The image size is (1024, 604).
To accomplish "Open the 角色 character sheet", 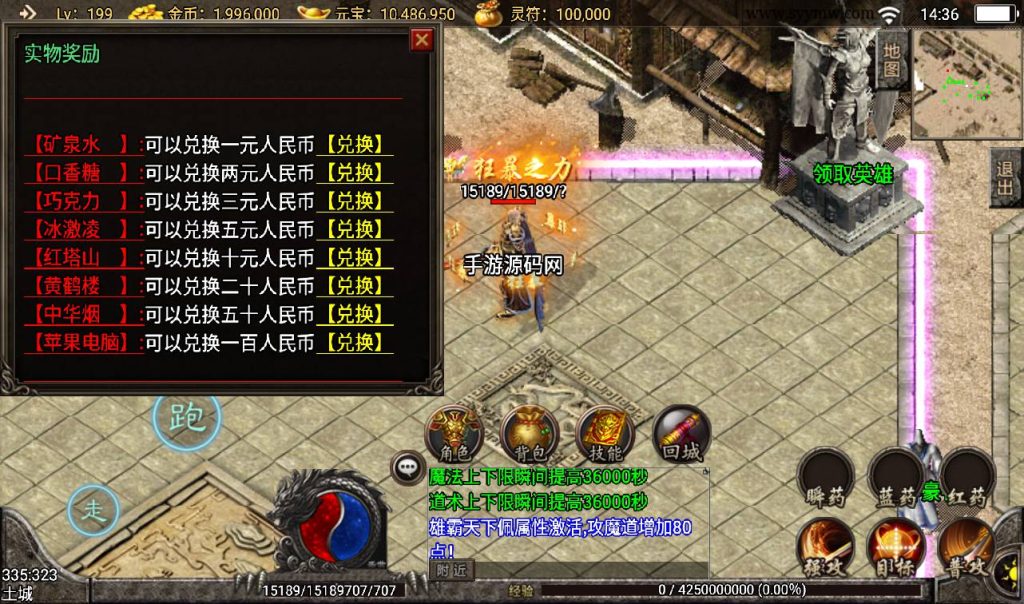I will (454, 433).
